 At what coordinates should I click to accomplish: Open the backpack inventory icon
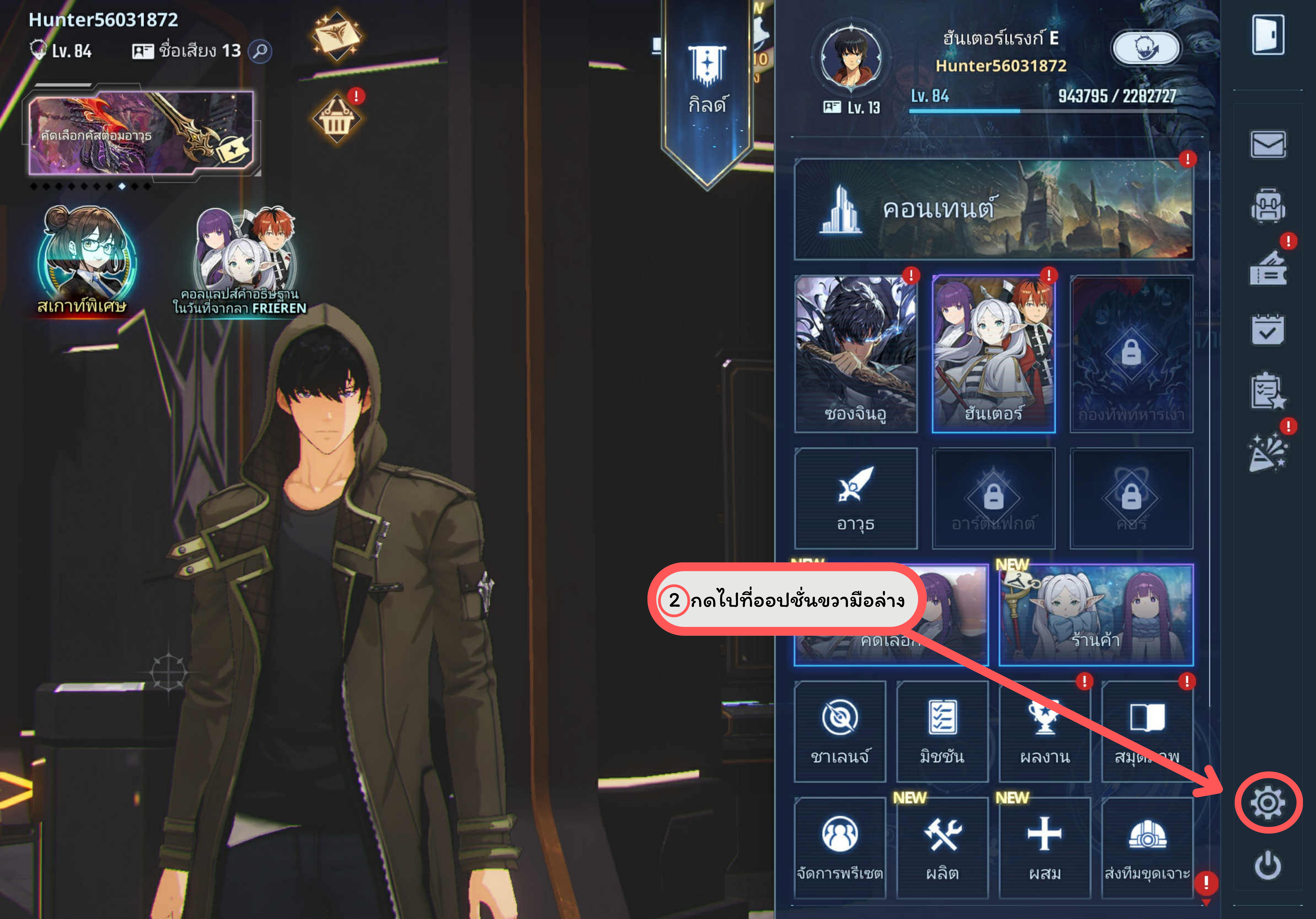(1267, 206)
